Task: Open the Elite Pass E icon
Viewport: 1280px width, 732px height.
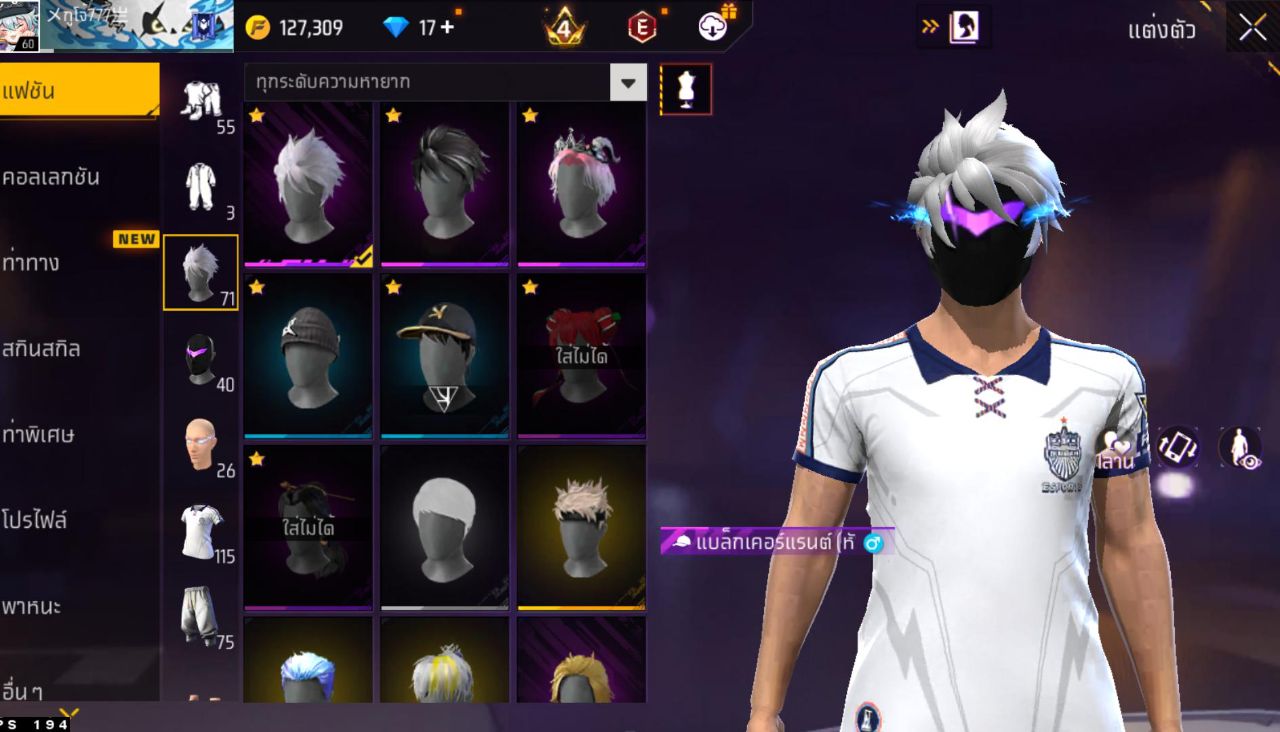Action: (640, 27)
